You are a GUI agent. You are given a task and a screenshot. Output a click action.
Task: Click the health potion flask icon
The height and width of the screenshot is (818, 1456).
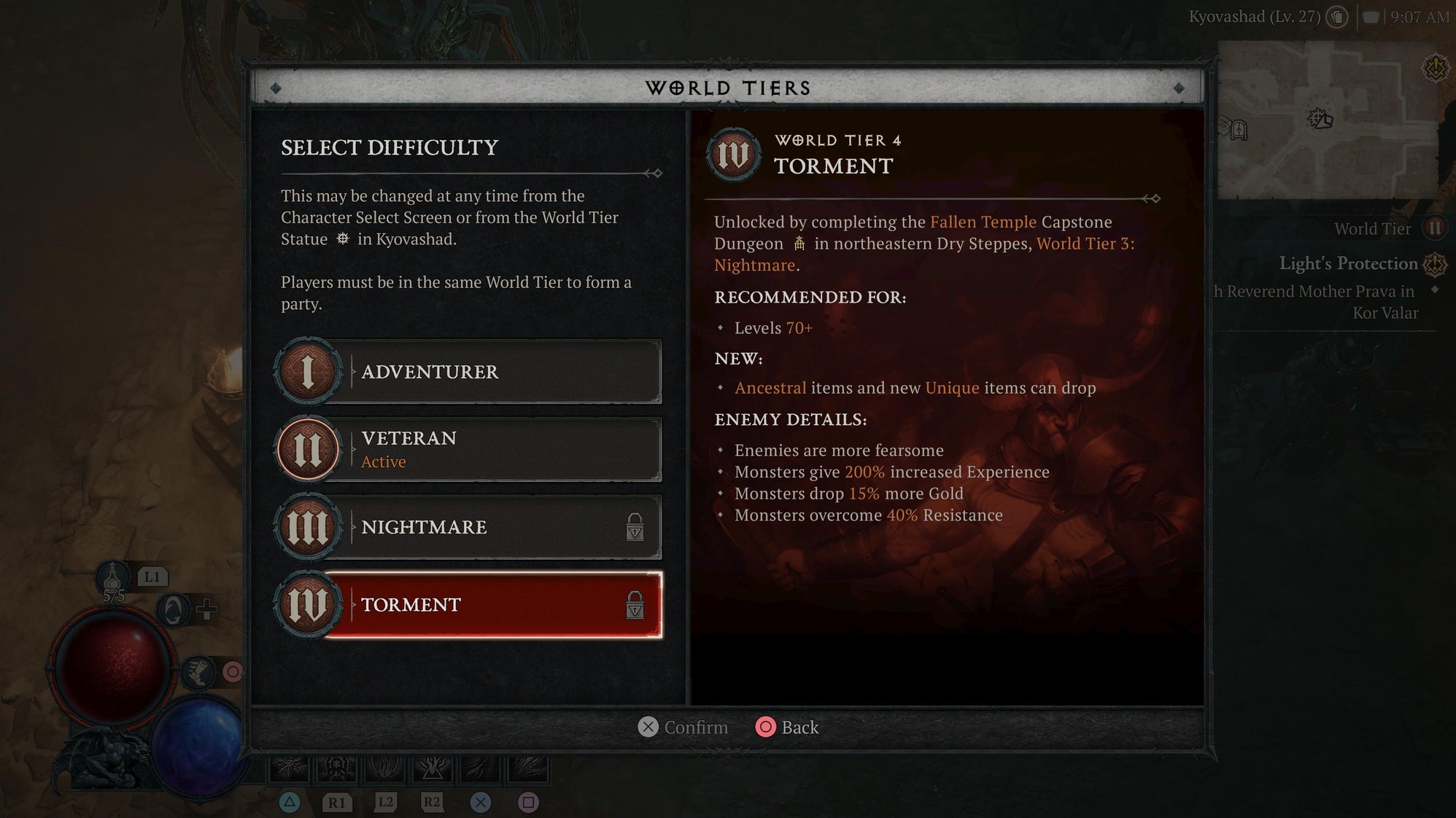(x=113, y=577)
